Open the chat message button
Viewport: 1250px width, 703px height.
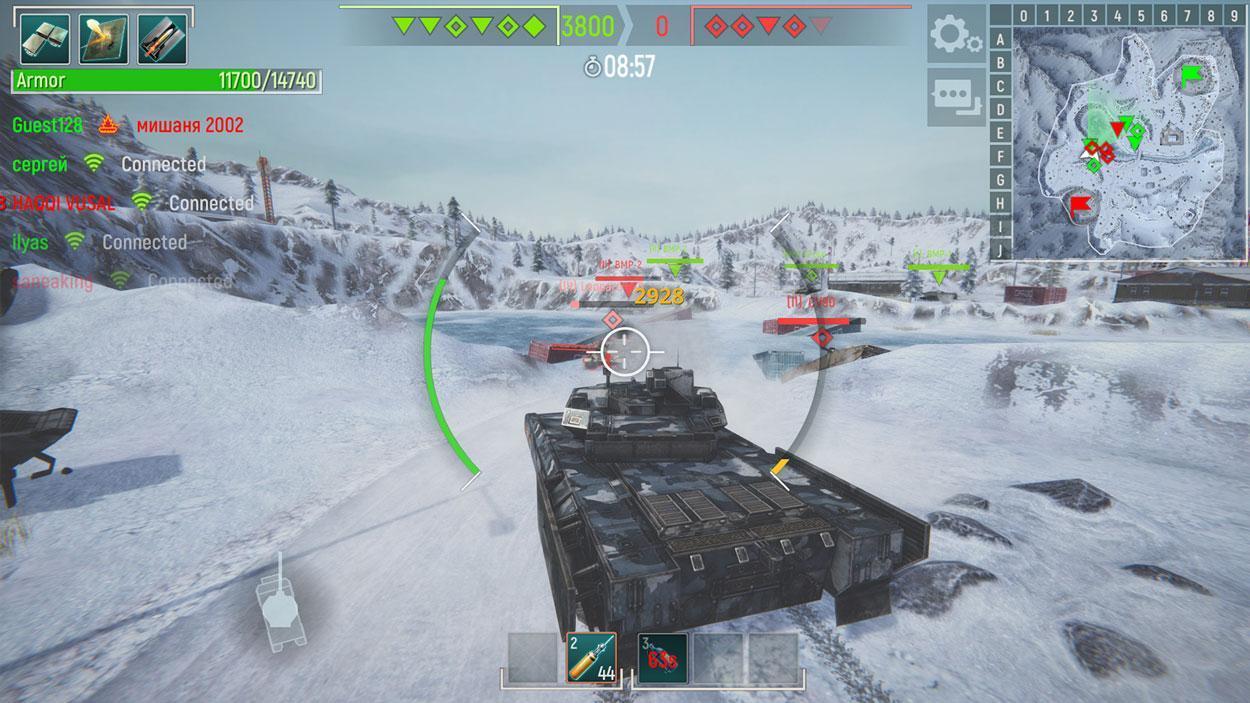pos(955,97)
